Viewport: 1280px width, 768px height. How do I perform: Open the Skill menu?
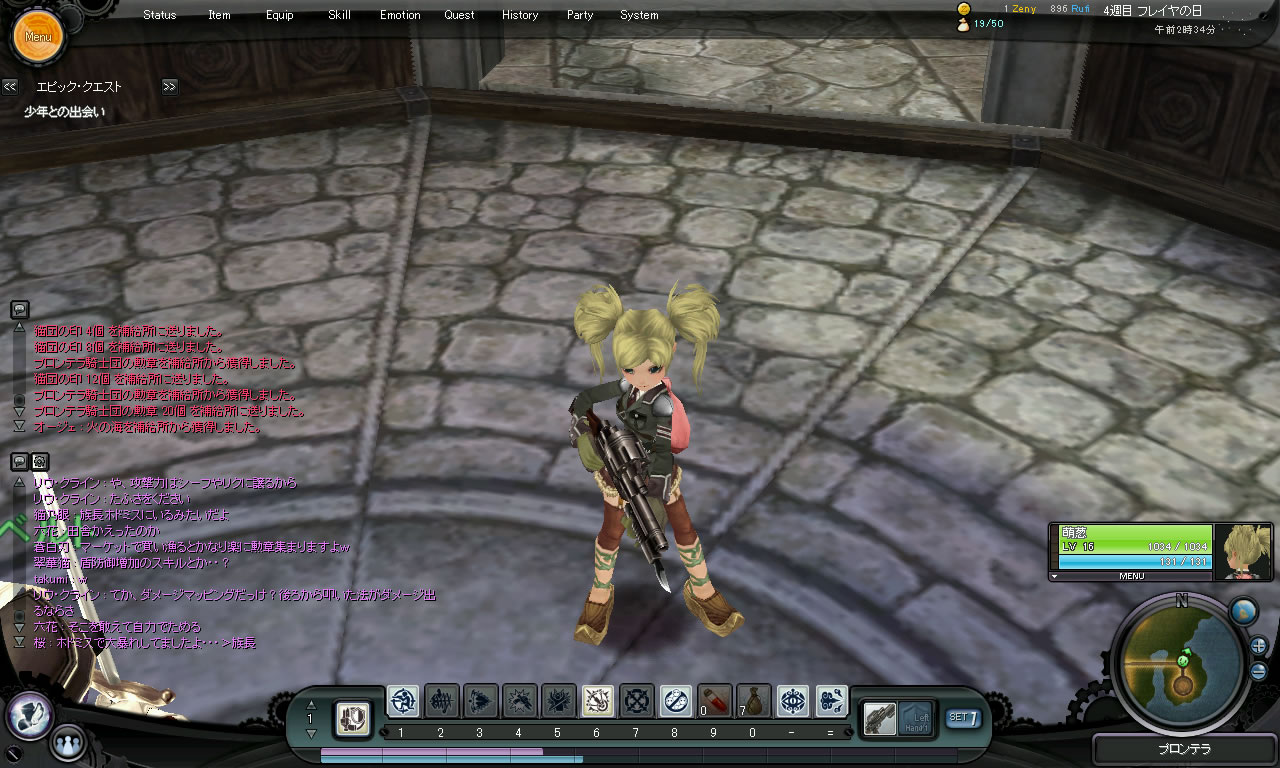339,15
